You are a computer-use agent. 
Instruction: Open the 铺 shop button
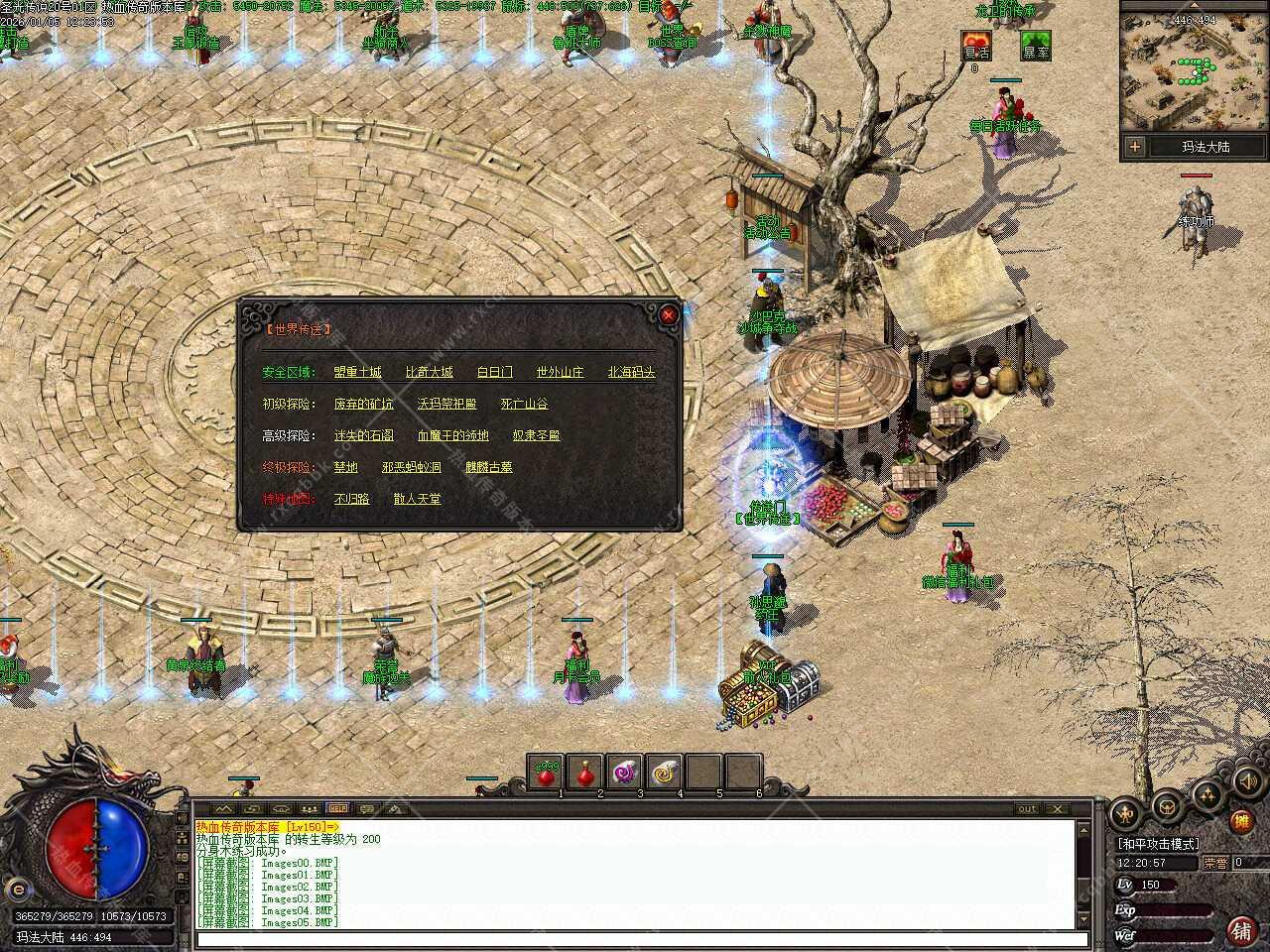[1240, 929]
